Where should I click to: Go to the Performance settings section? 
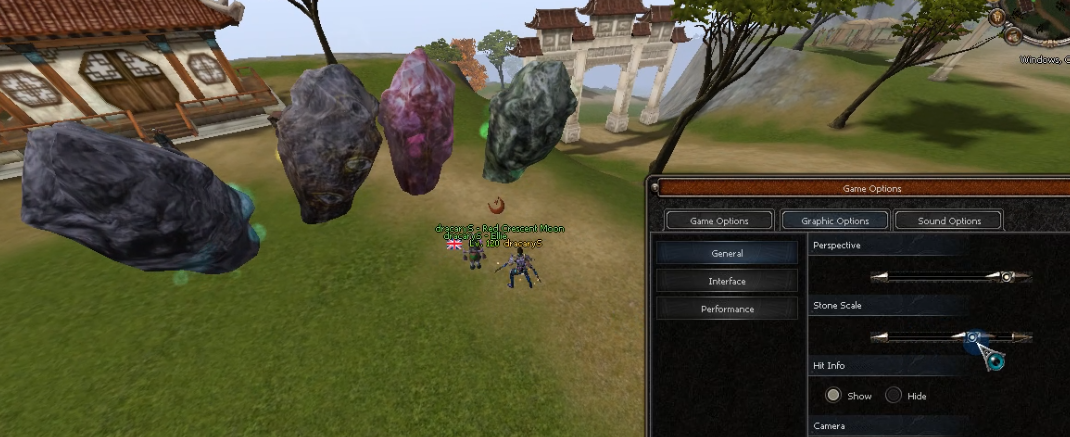[x=727, y=310]
